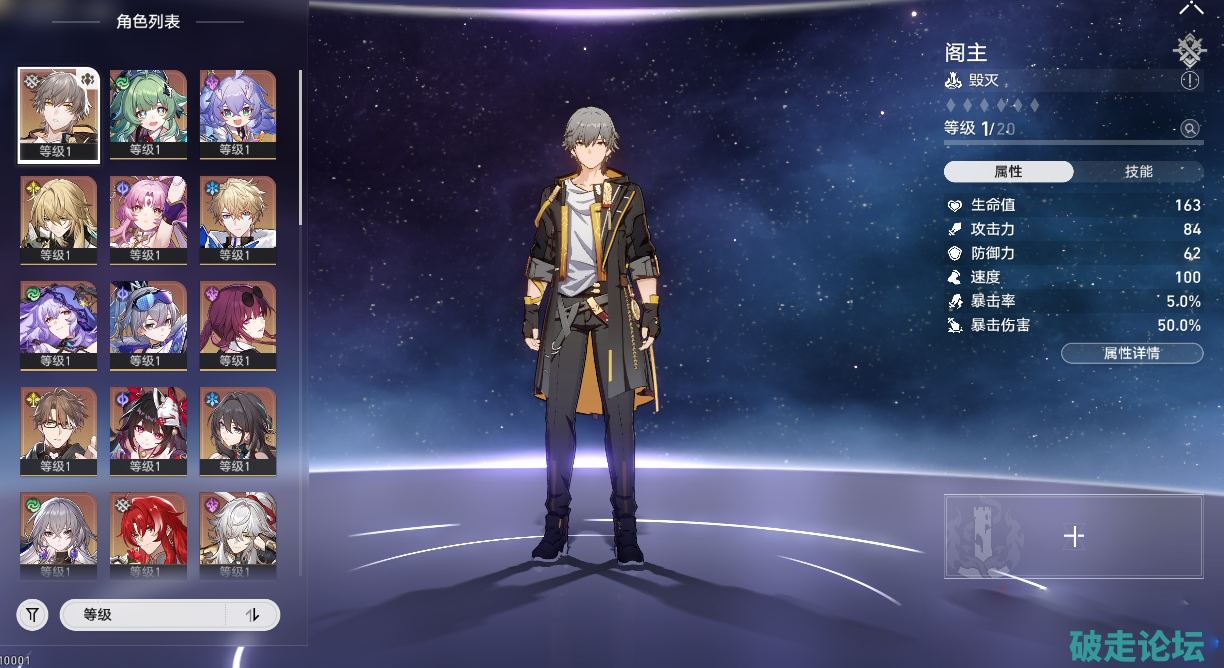Pick the pink-haired Fu Xuan portrait
This screenshot has height=668, width=1224.
pos(148,214)
